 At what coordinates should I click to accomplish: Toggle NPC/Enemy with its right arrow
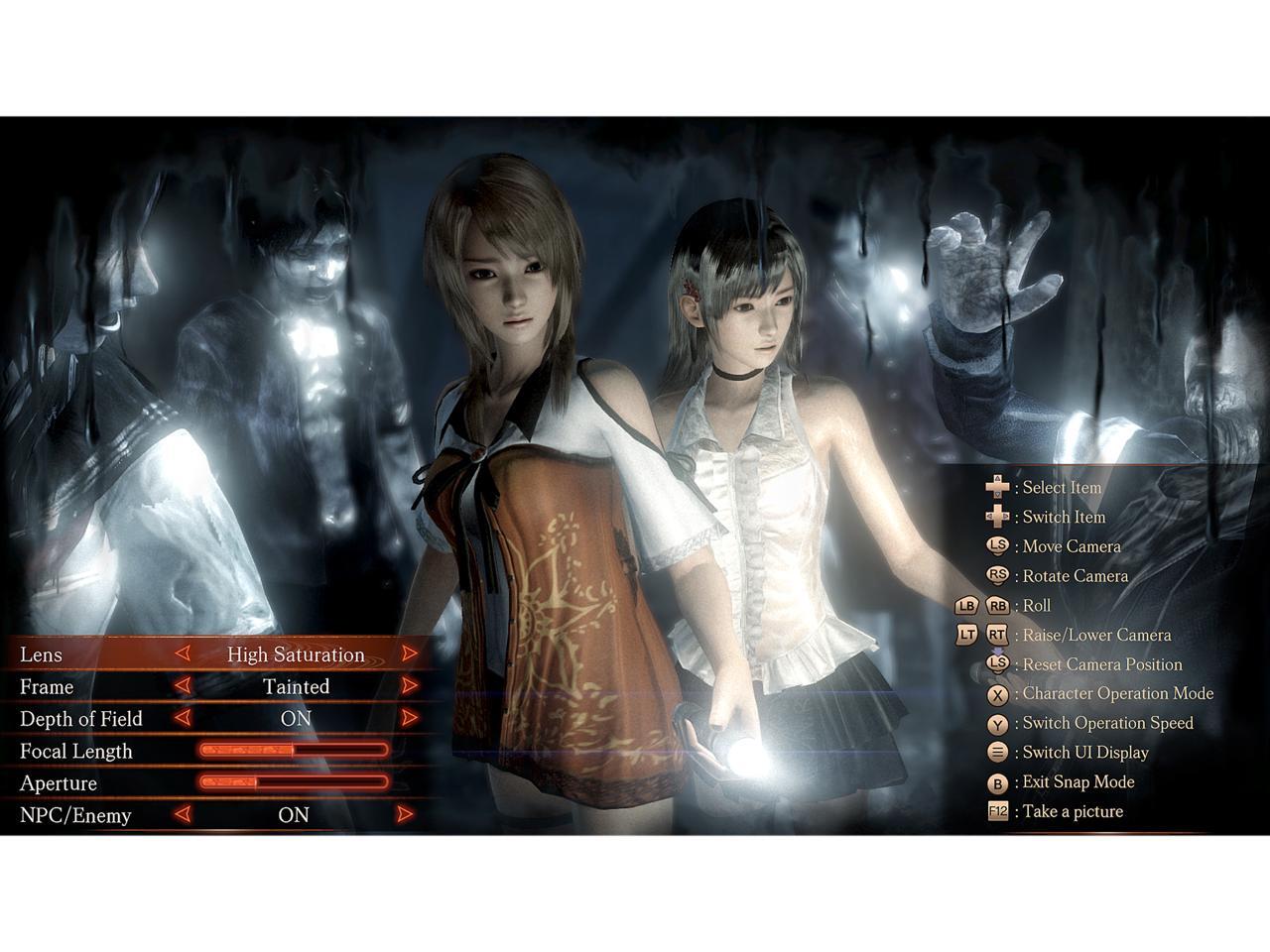click(405, 814)
